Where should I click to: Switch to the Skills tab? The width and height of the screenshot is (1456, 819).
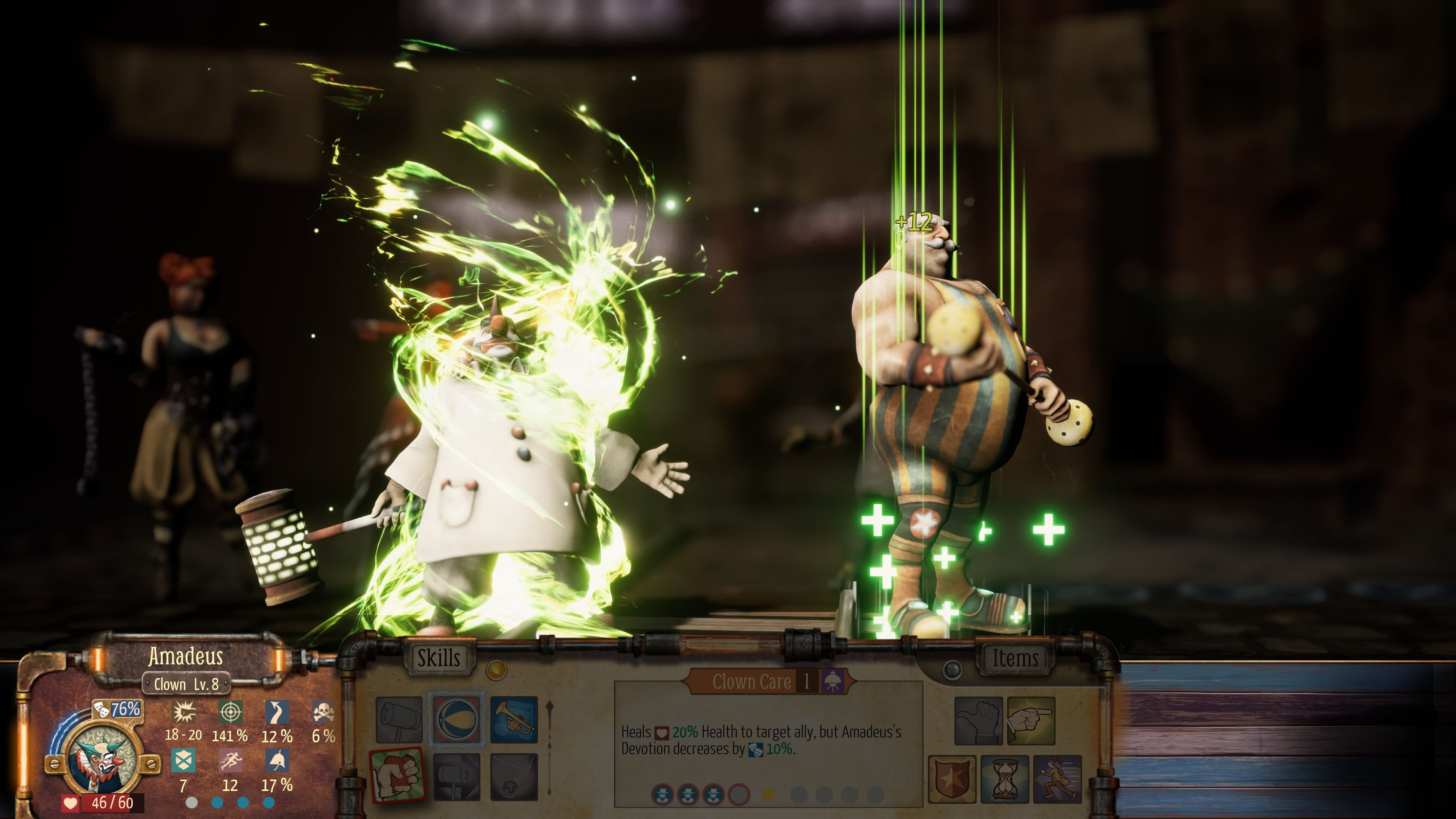pyautogui.click(x=439, y=656)
